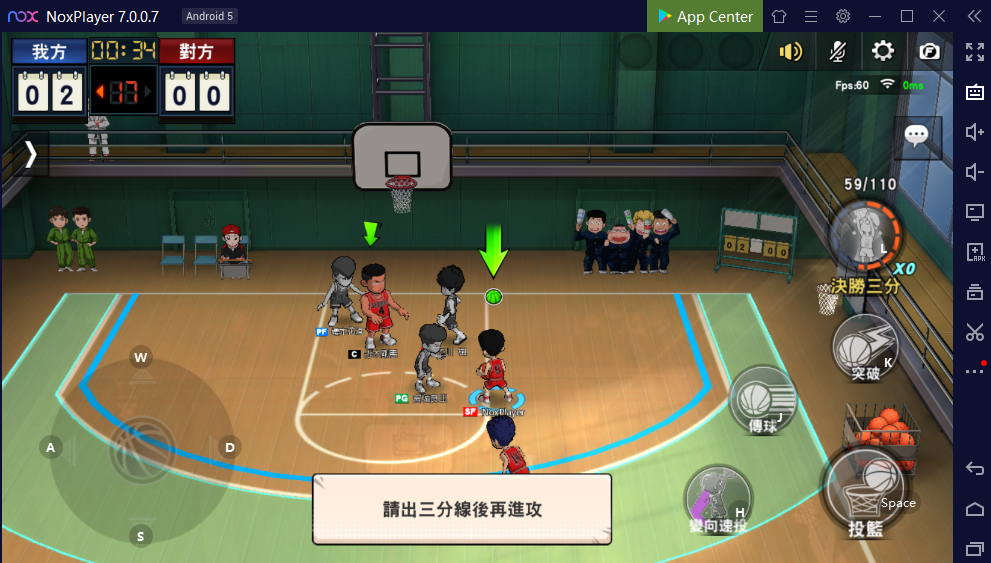The width and height of the screenshot is (991, 563).
Task: Open the NoxPlayer App Center
Action: (705, 16)
